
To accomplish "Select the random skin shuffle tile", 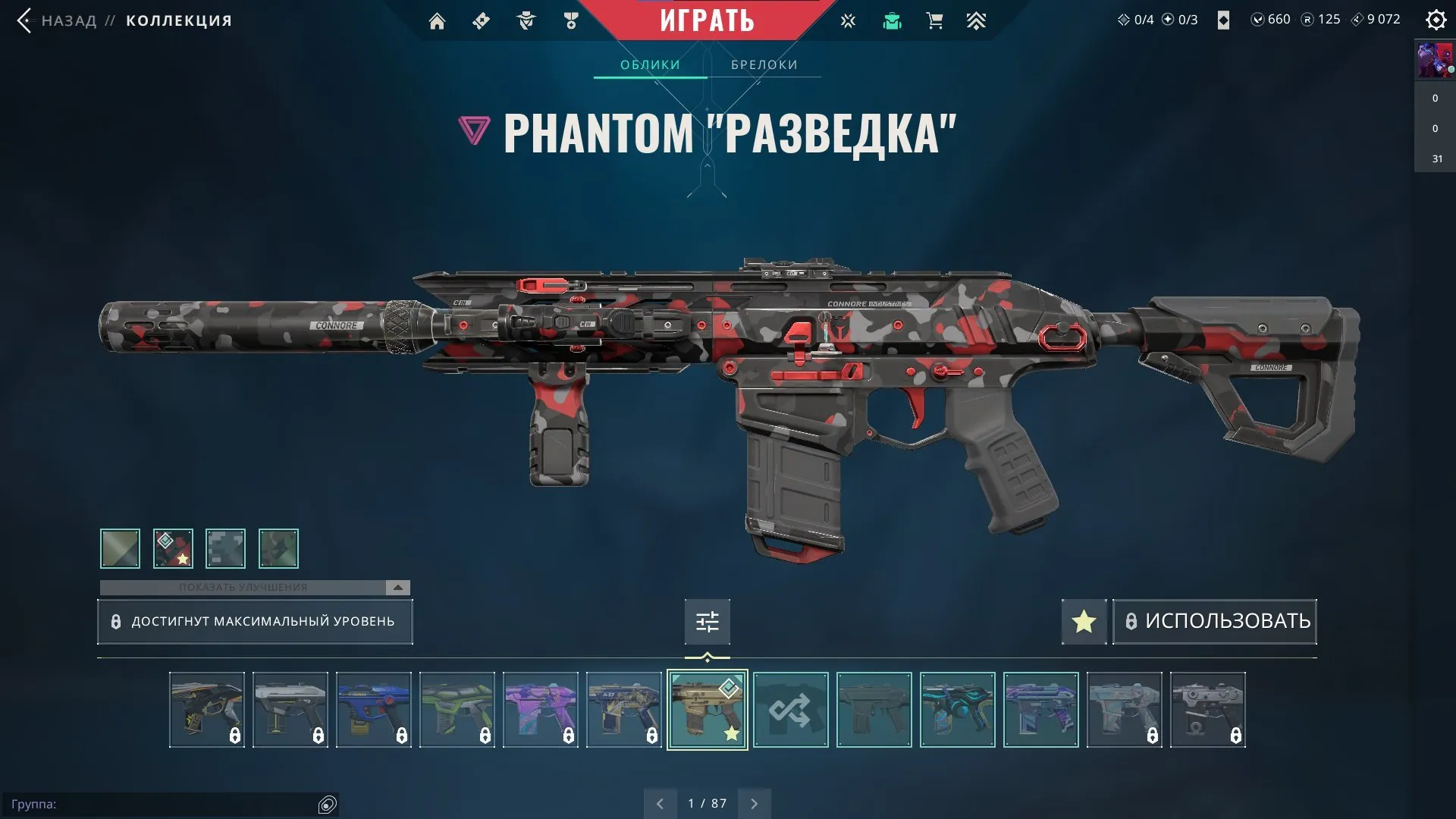I will [x=791, y=710].
